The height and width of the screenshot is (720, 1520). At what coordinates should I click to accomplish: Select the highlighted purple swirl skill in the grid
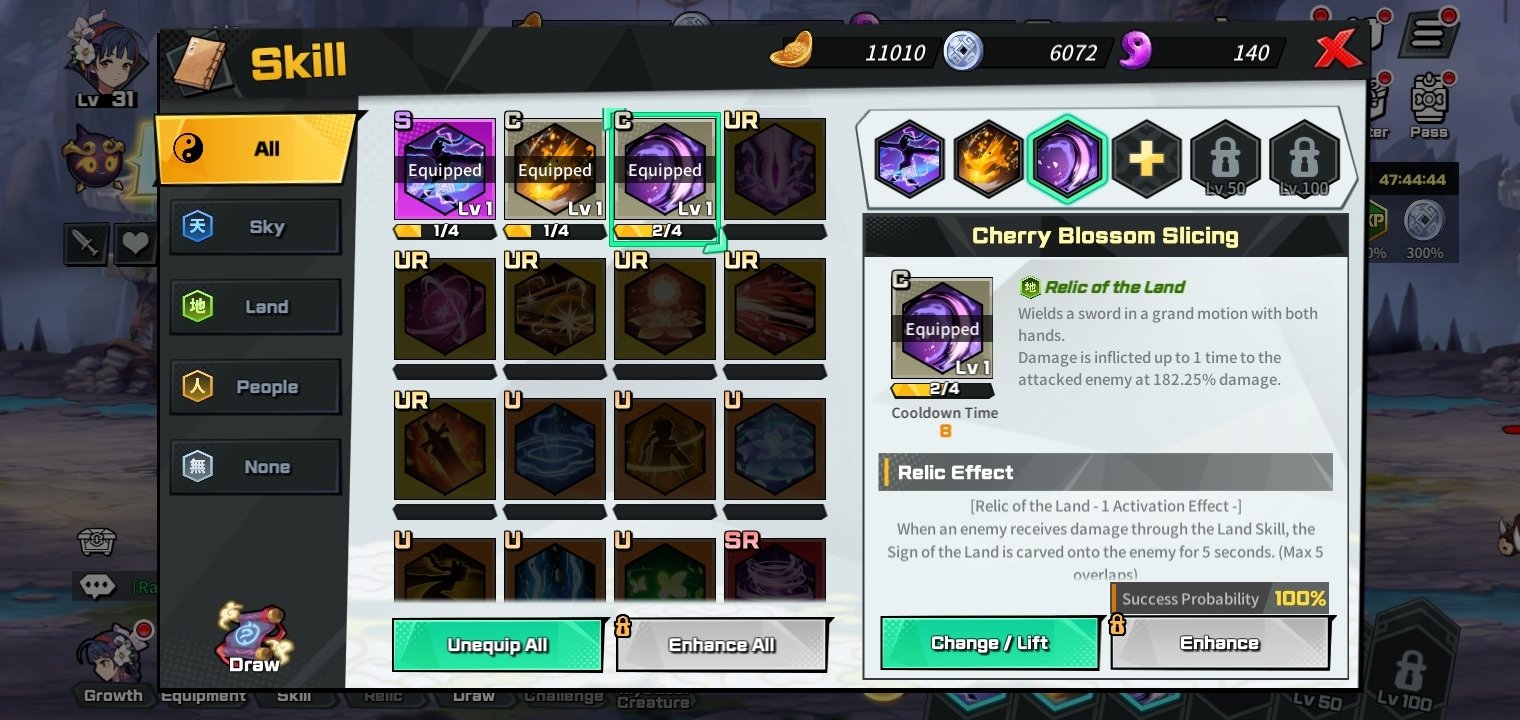pos(665,169)
